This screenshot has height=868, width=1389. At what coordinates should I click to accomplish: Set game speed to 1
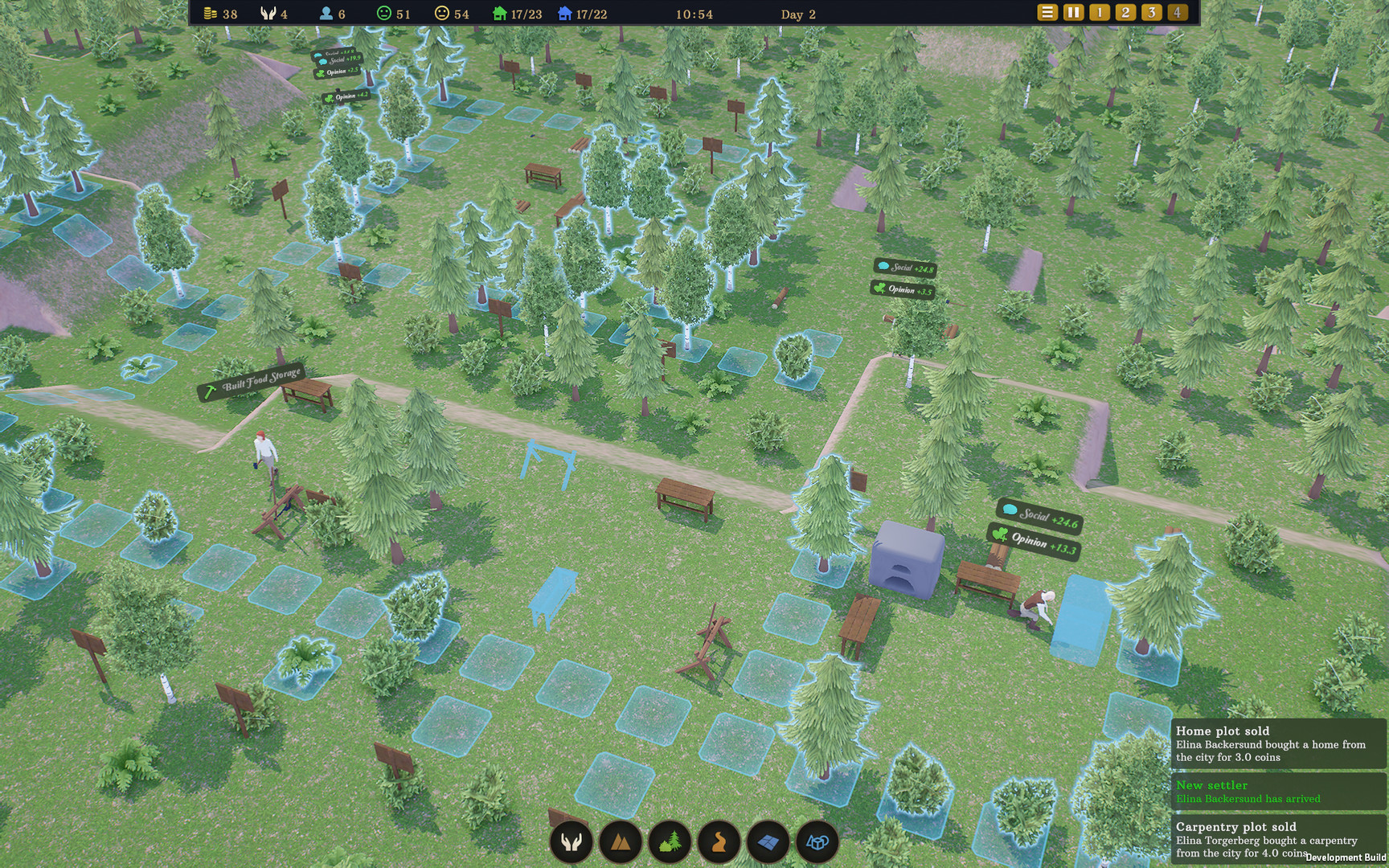point(1099,13)
